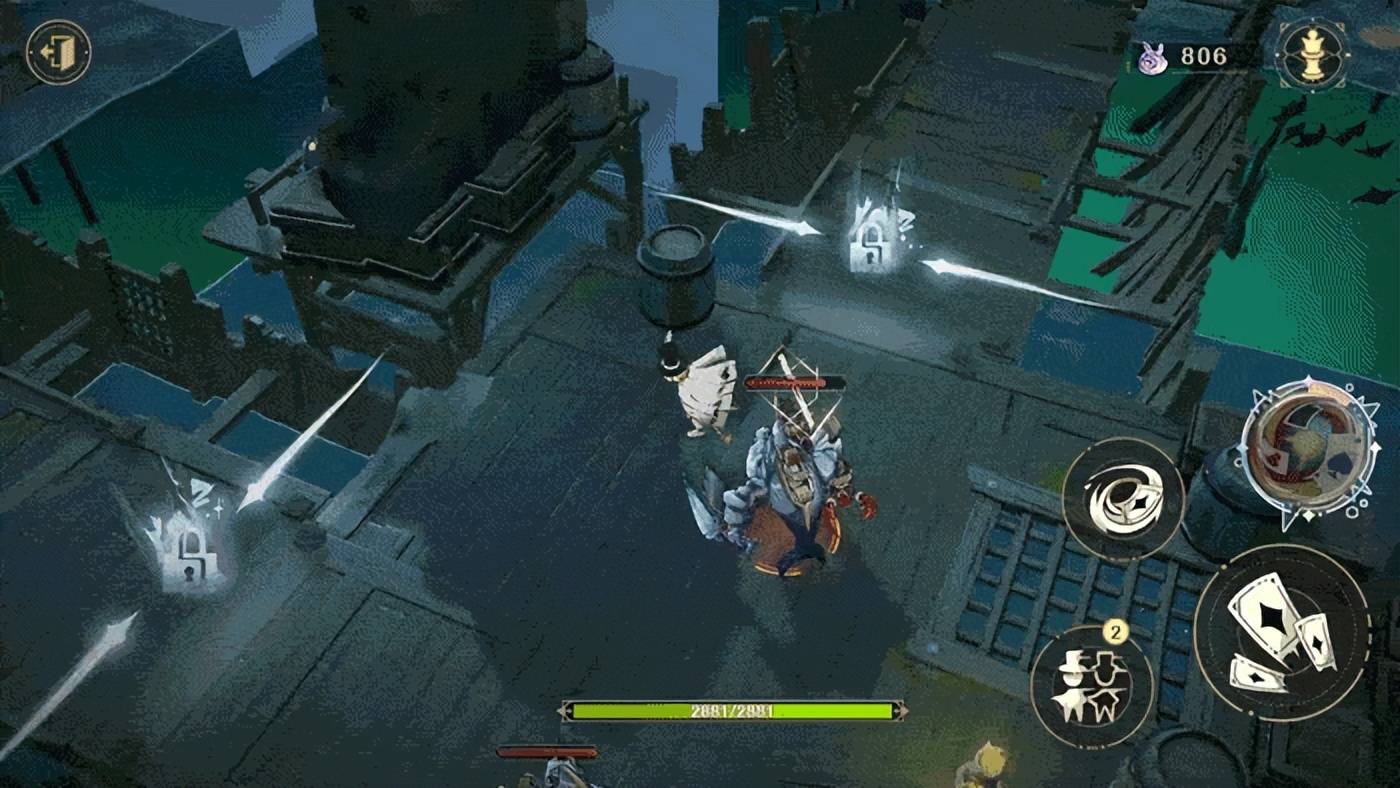Viewport: 1400px width, 788px height.
Task: Use the playing cards attack button
Action: 1281,634
